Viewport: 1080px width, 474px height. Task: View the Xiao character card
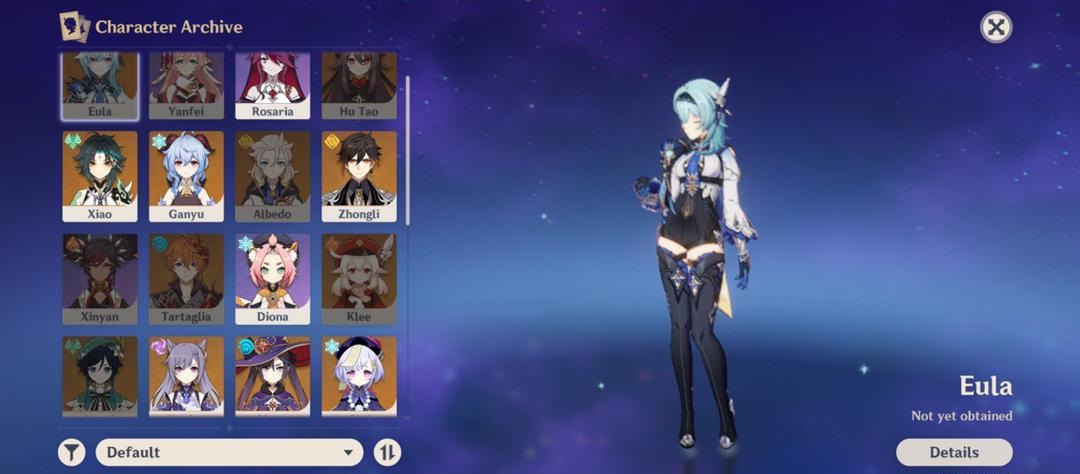[100, 176]
